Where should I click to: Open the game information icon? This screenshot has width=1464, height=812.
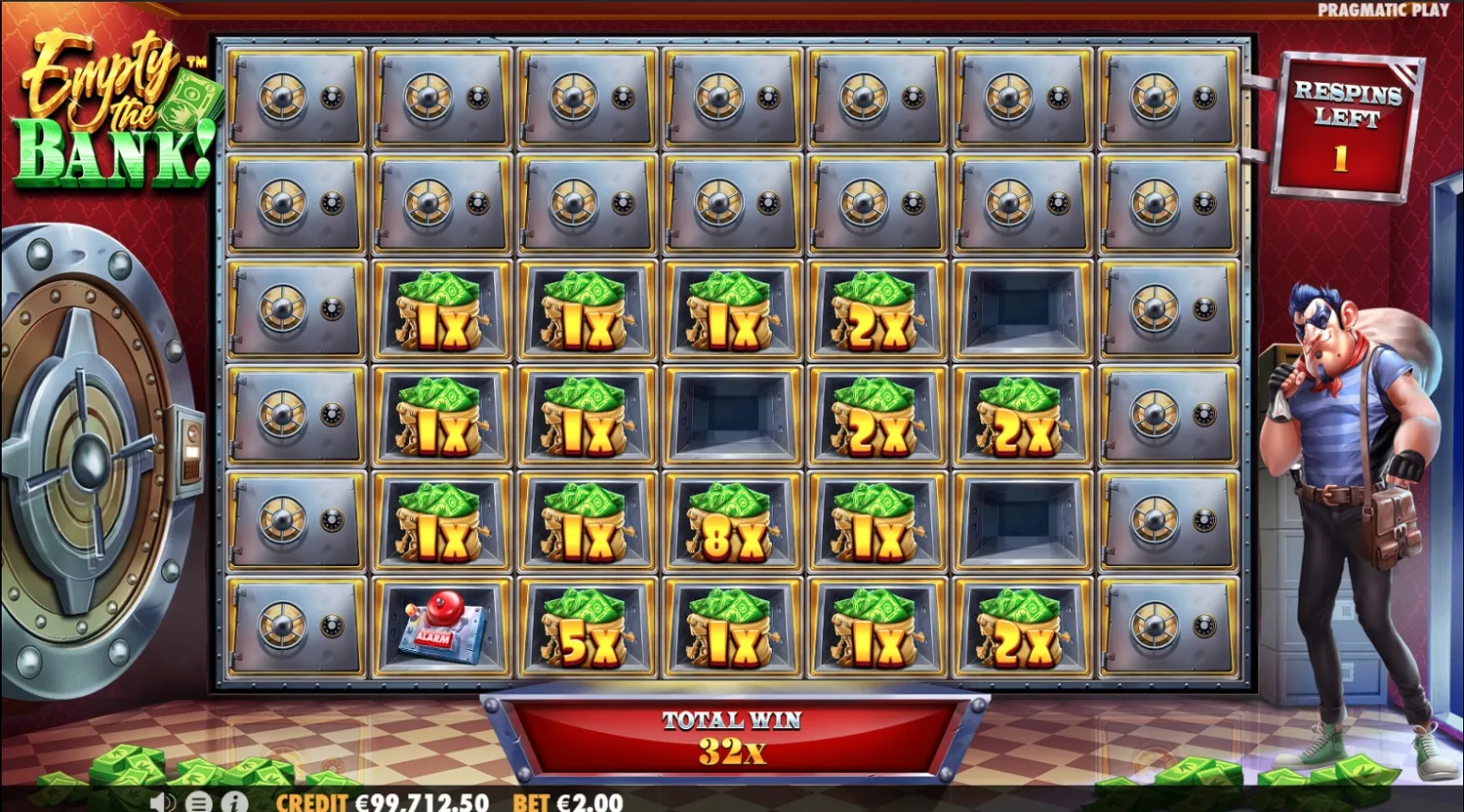[232, 803]
